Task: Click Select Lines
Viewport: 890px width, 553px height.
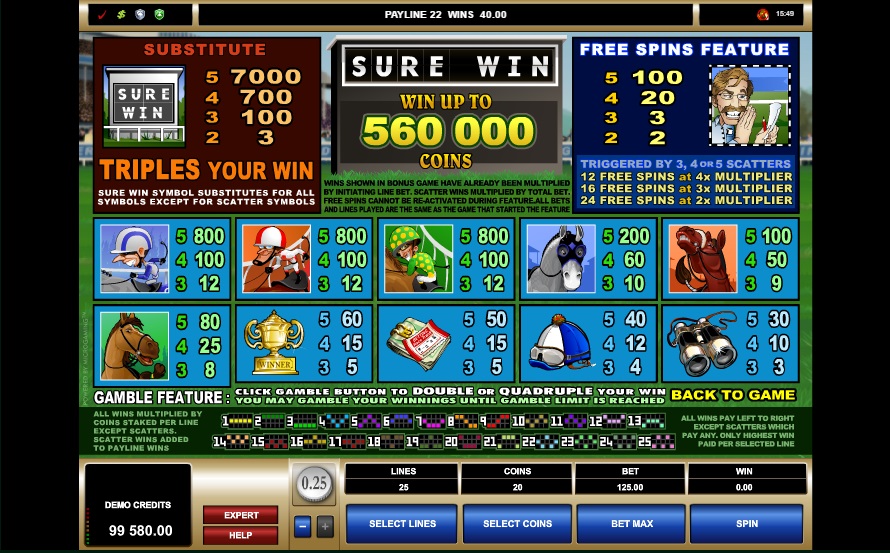Action: click(402, 523)
